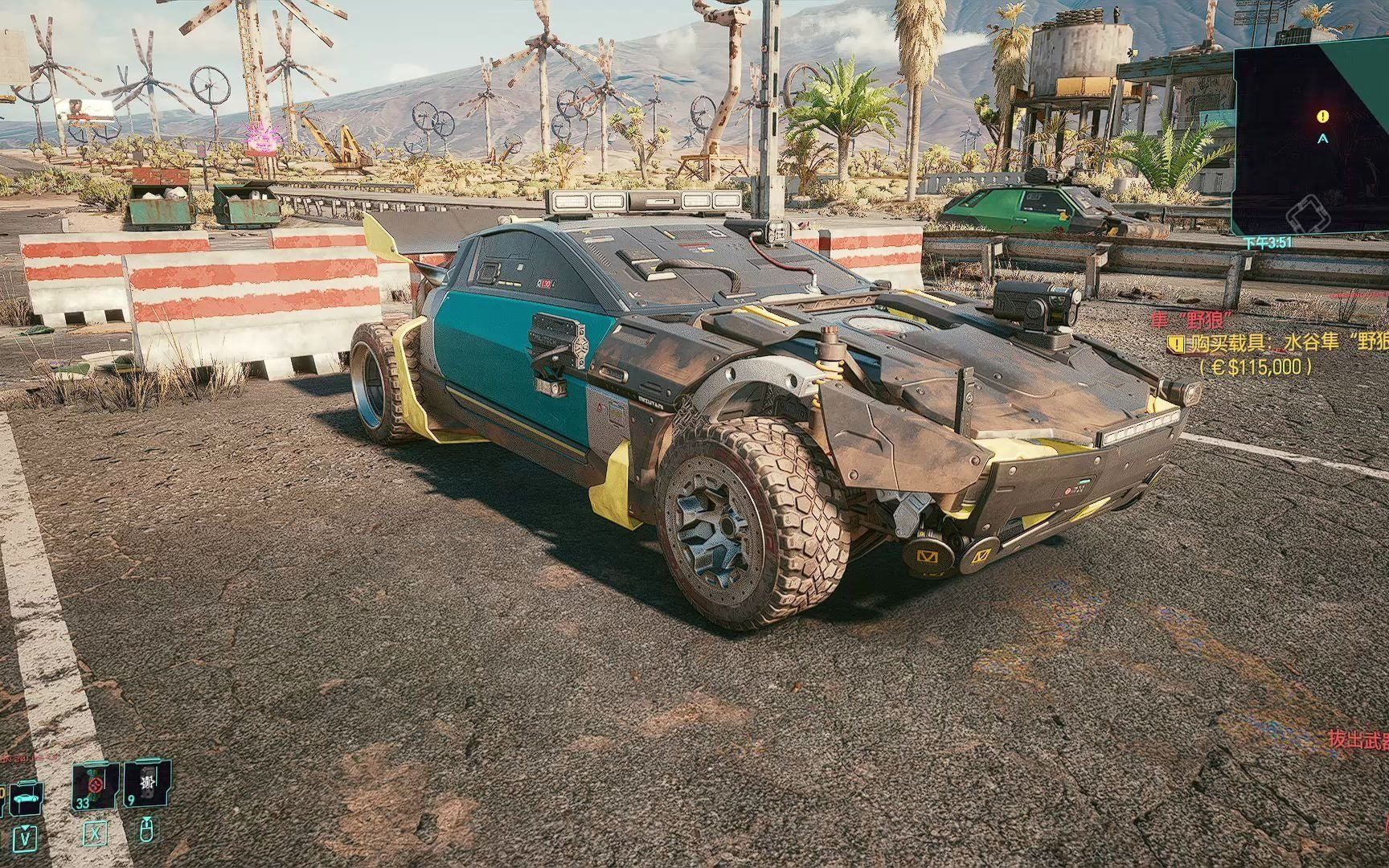The height and width of the screenshot is (868, 1389).
Task: Select the grenade slot showing 9
Action: coord(147,789)
